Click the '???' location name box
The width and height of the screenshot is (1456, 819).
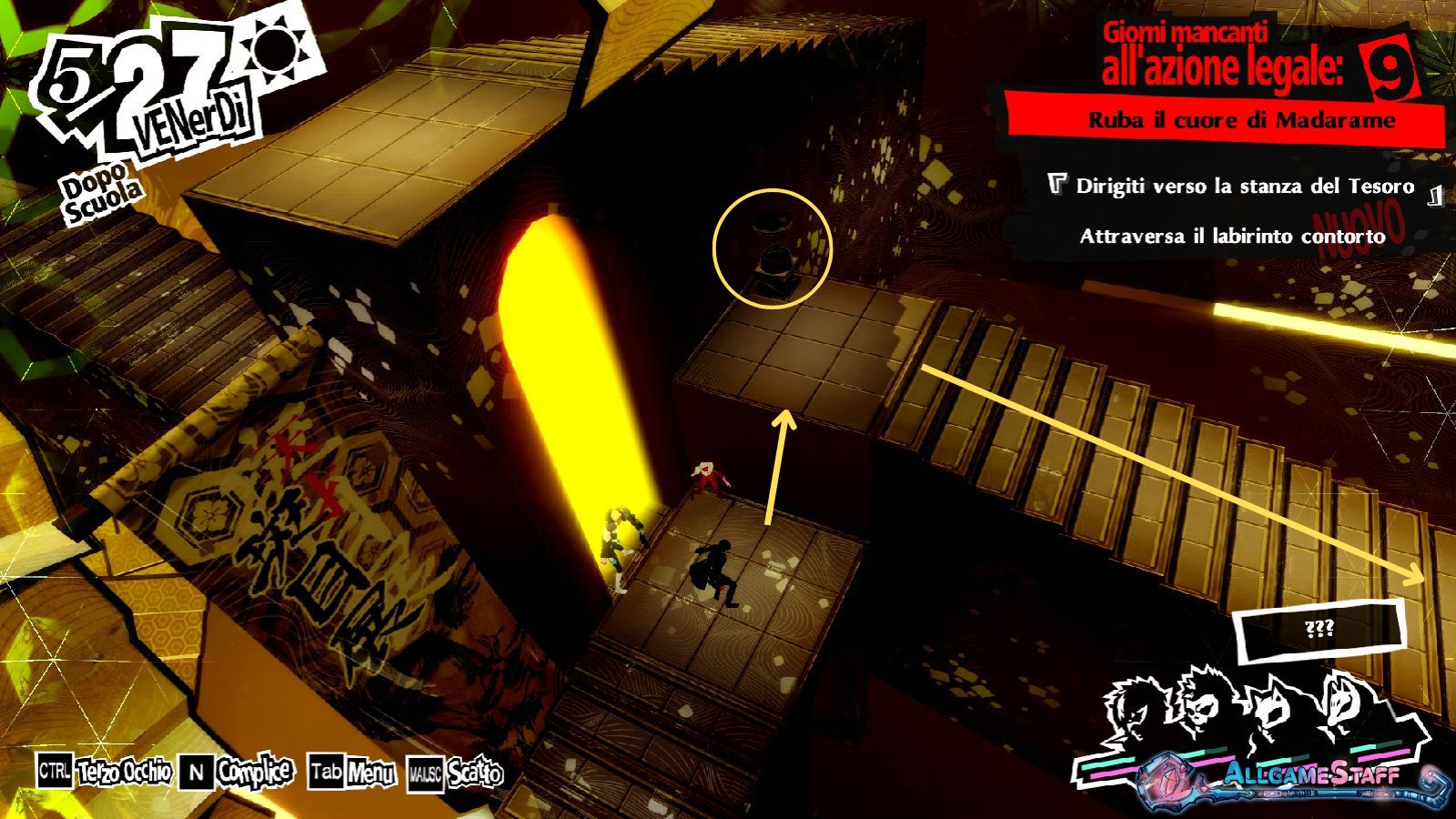click(1319, 630)
